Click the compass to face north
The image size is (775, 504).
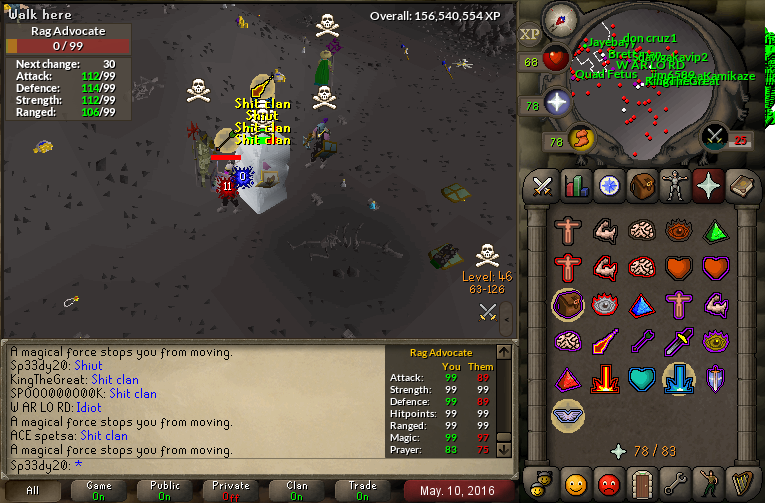(x=560, y=19)
